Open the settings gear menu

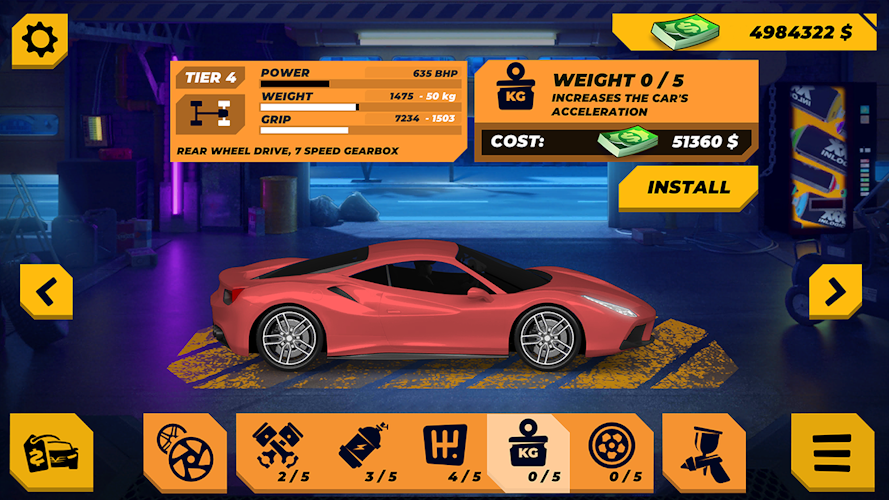pos(40,40)
